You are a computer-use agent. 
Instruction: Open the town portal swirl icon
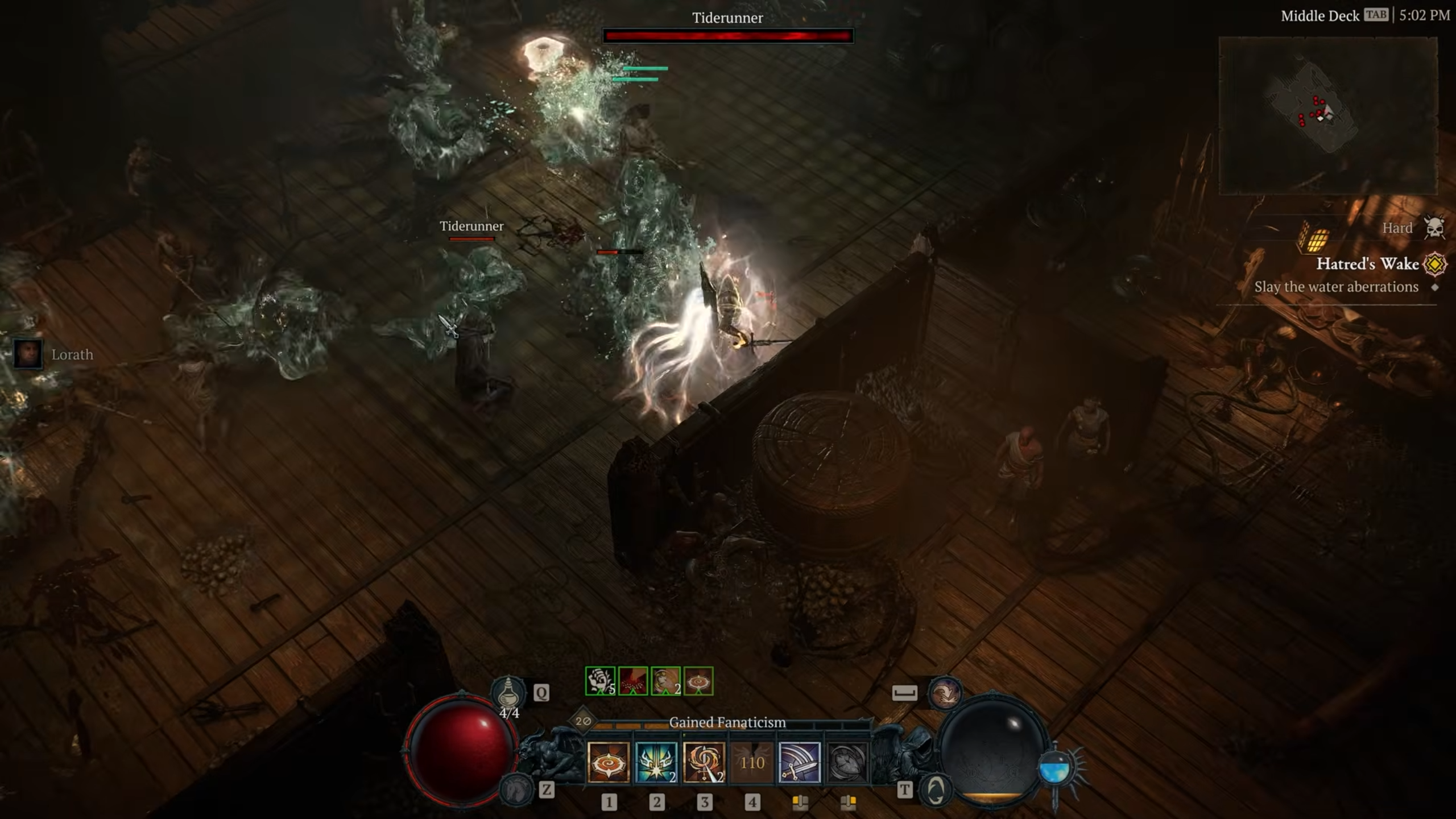click(x=936, y=790)
